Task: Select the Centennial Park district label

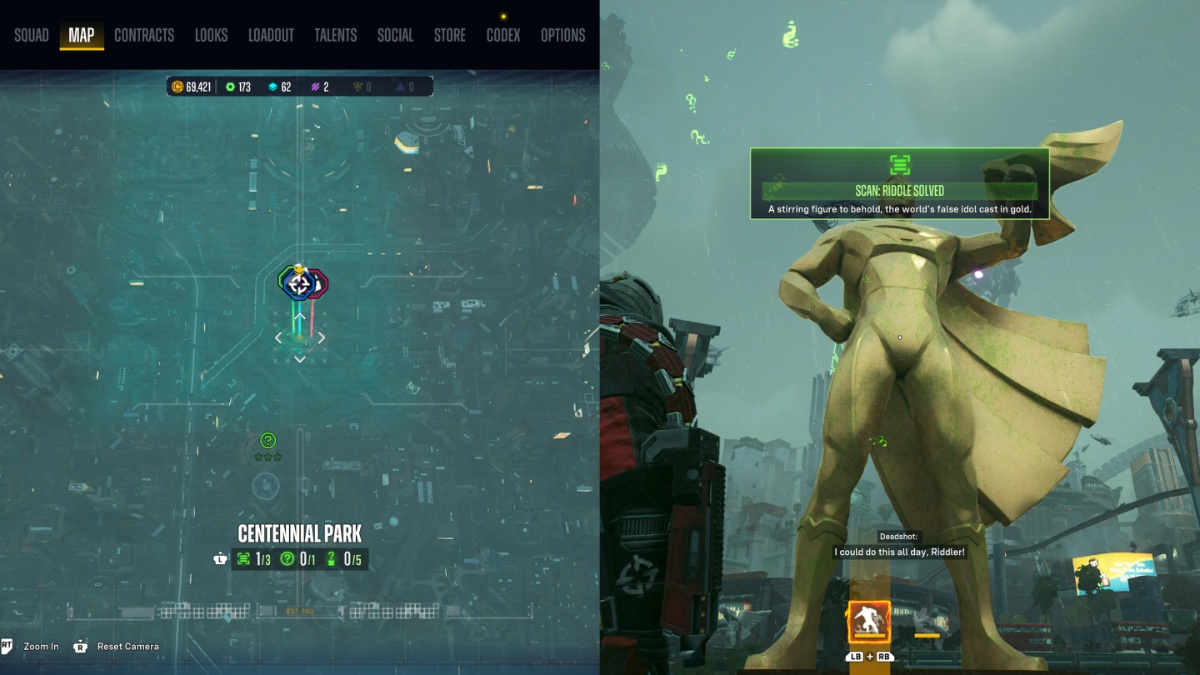Action: click(x=300, y=534)
